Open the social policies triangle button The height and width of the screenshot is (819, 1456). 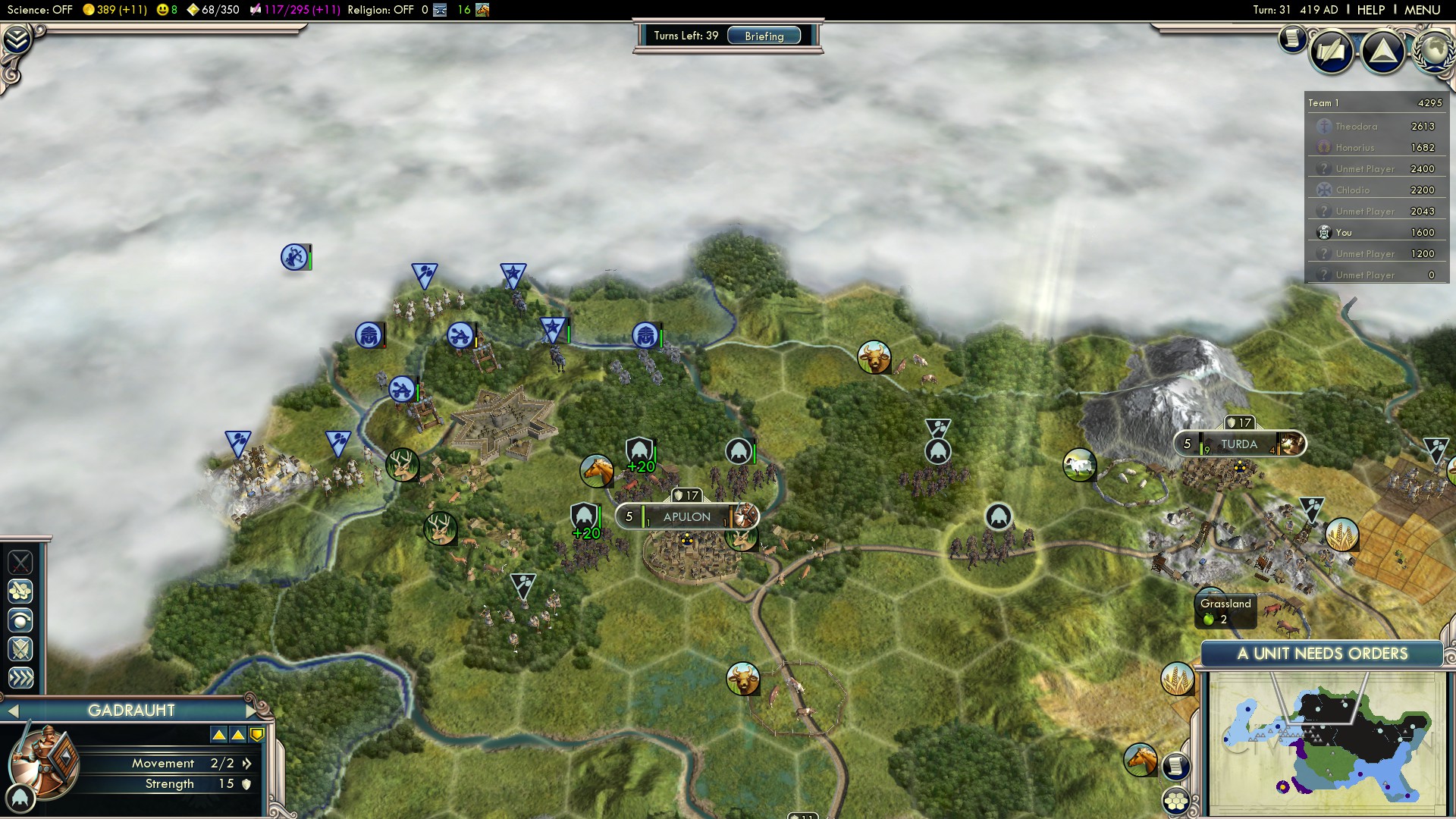(1382, 51)
